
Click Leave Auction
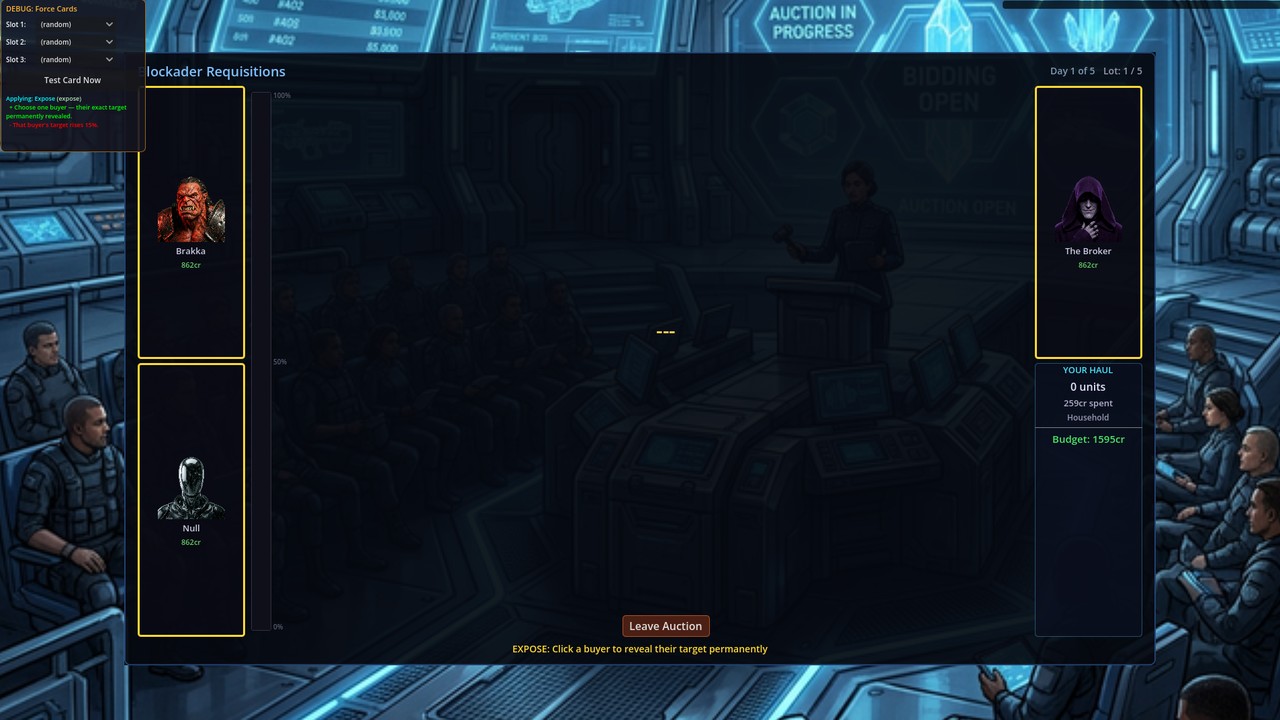(665, 625)
